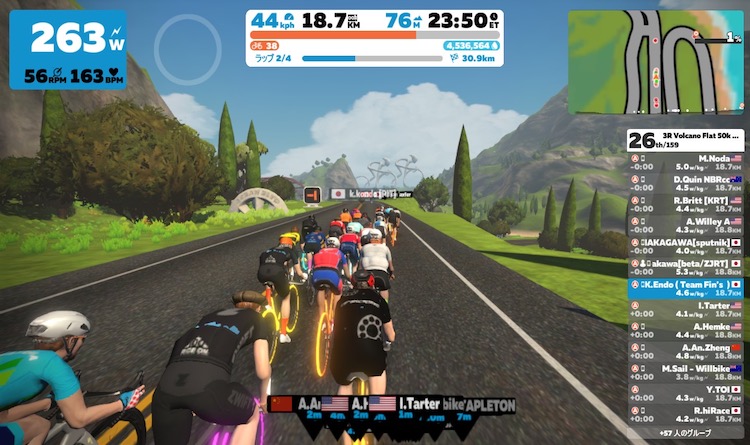
Task: Select M.Sail - Willbike rider row
Action: [x=686, y=372]
